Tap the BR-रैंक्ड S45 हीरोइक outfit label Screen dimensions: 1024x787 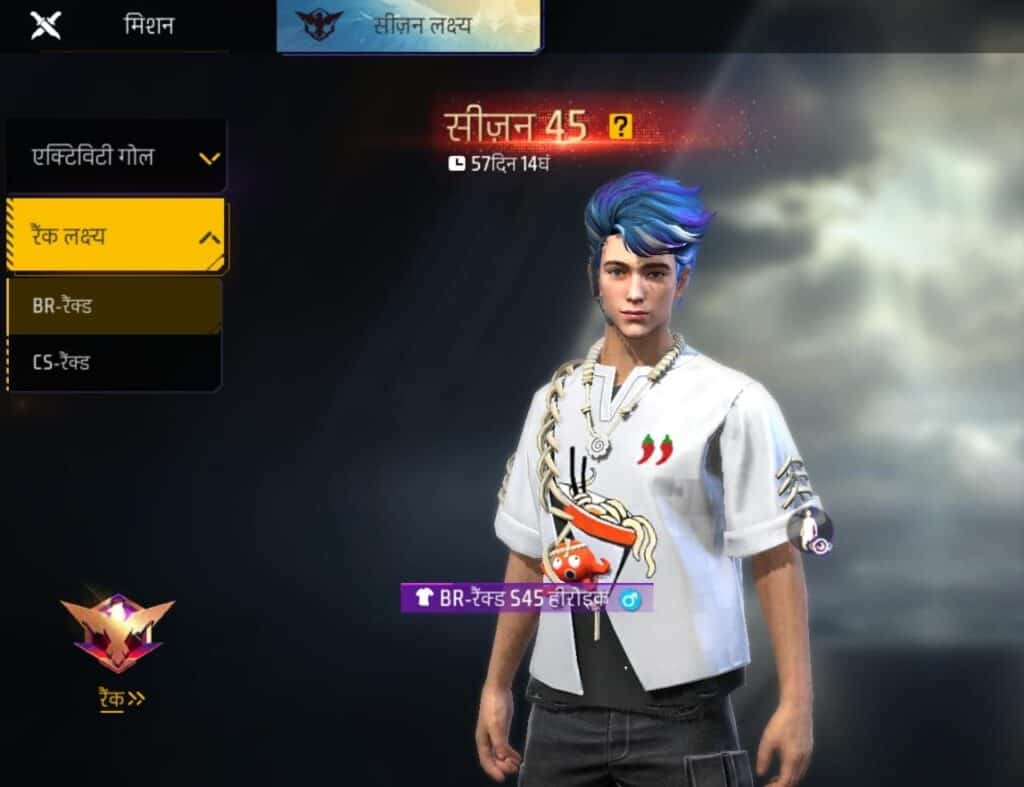(527, 598)
